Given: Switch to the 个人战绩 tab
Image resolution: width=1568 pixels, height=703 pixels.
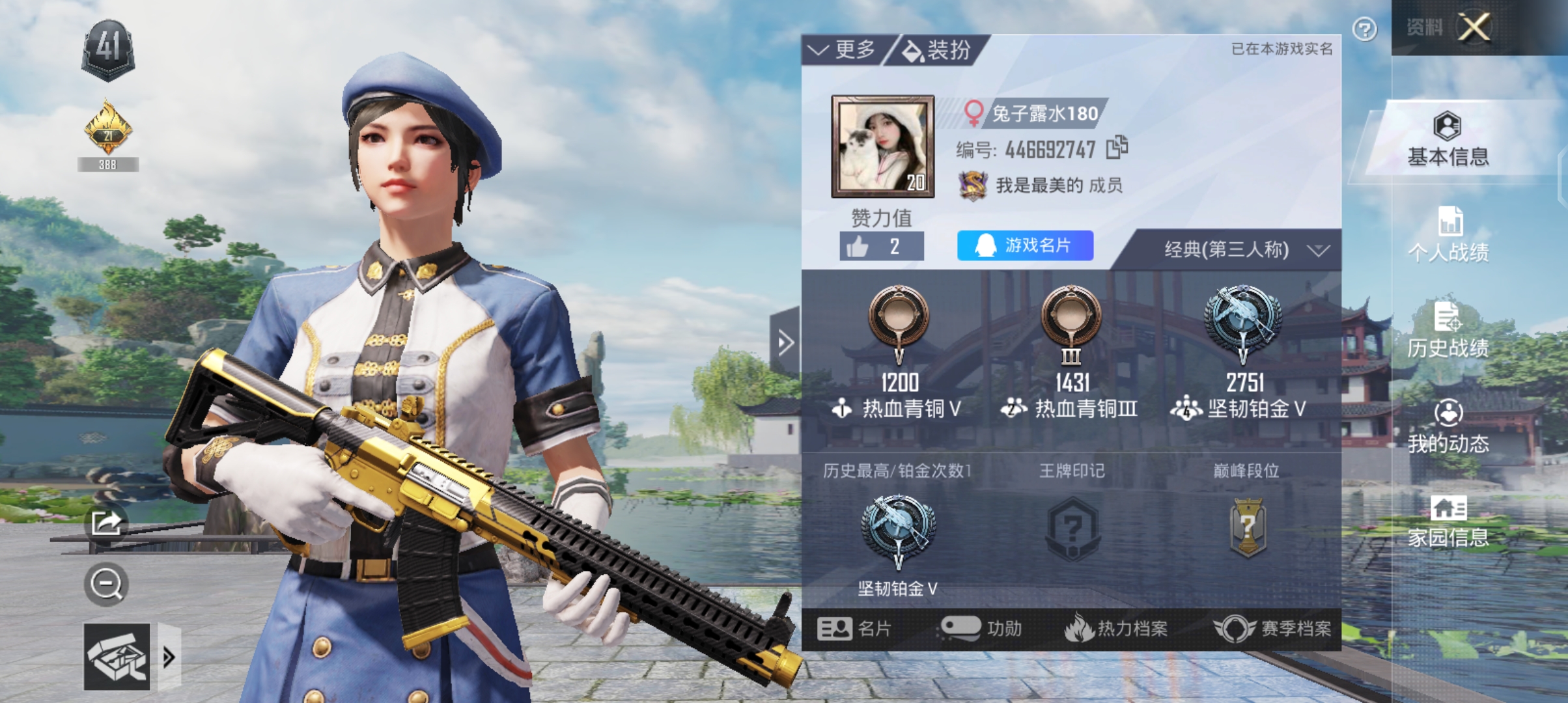Looking at the screenshot, I should (x=1448, y=234).
